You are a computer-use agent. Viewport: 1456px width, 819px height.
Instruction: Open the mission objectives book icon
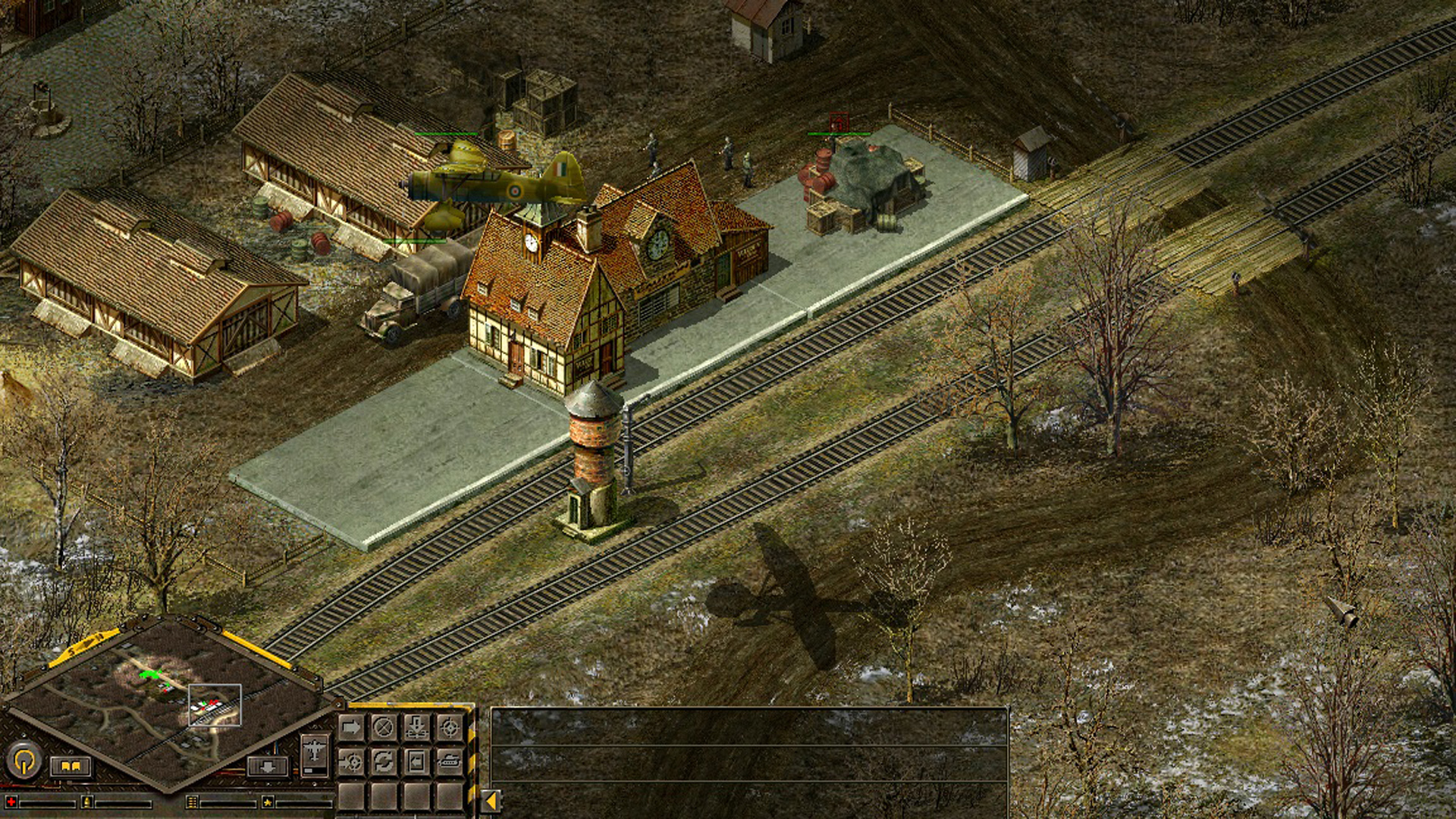click(x=71, y=768)
